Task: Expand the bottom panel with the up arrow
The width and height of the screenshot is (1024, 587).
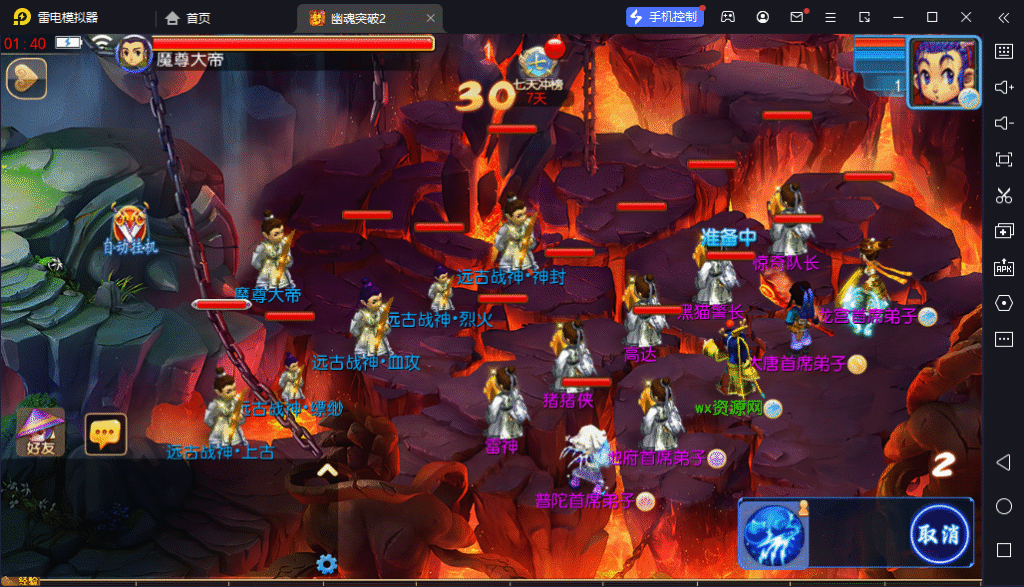Action: (x=327, y=470)
